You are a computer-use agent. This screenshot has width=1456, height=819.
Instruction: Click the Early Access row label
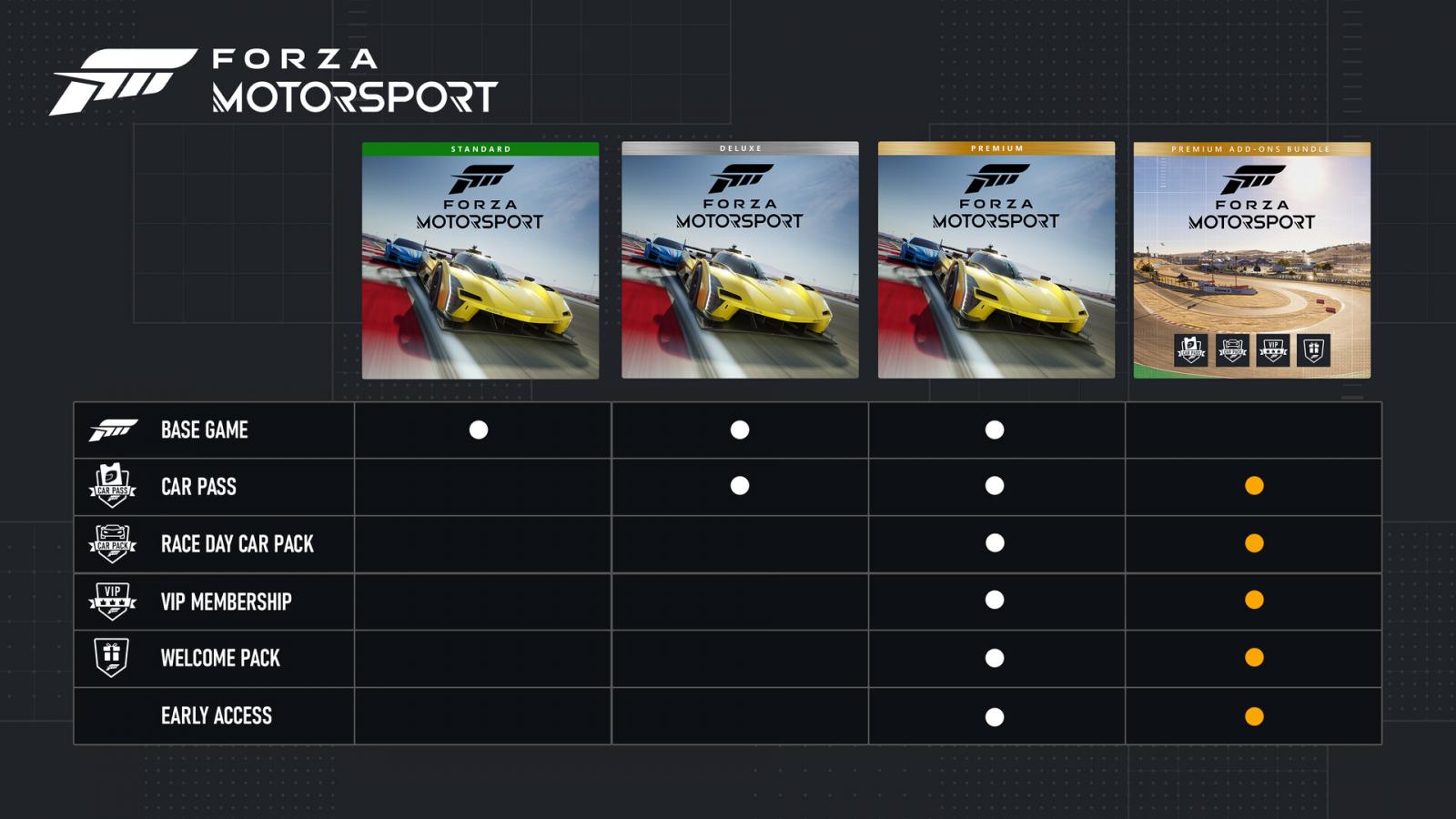point(217,716)
